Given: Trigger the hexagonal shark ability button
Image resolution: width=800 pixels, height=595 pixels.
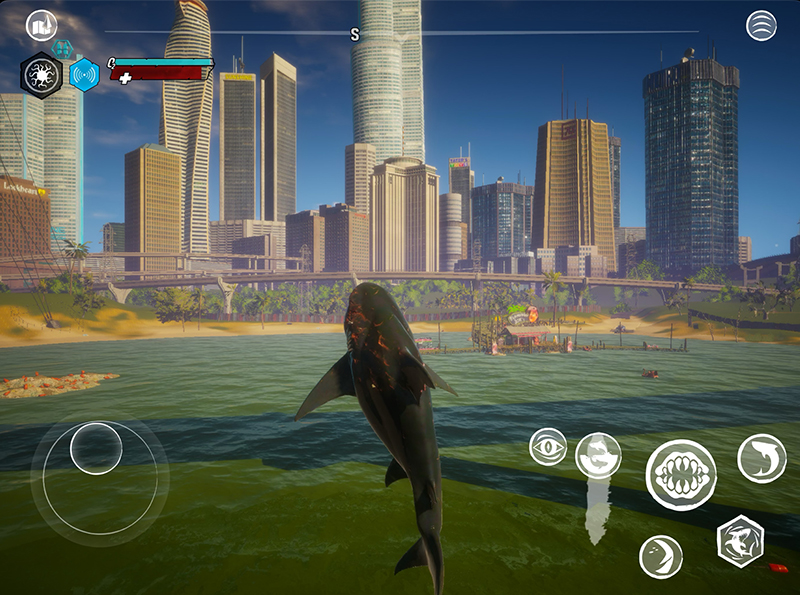Looking at the screenshot, I should (x=740, y=541).
